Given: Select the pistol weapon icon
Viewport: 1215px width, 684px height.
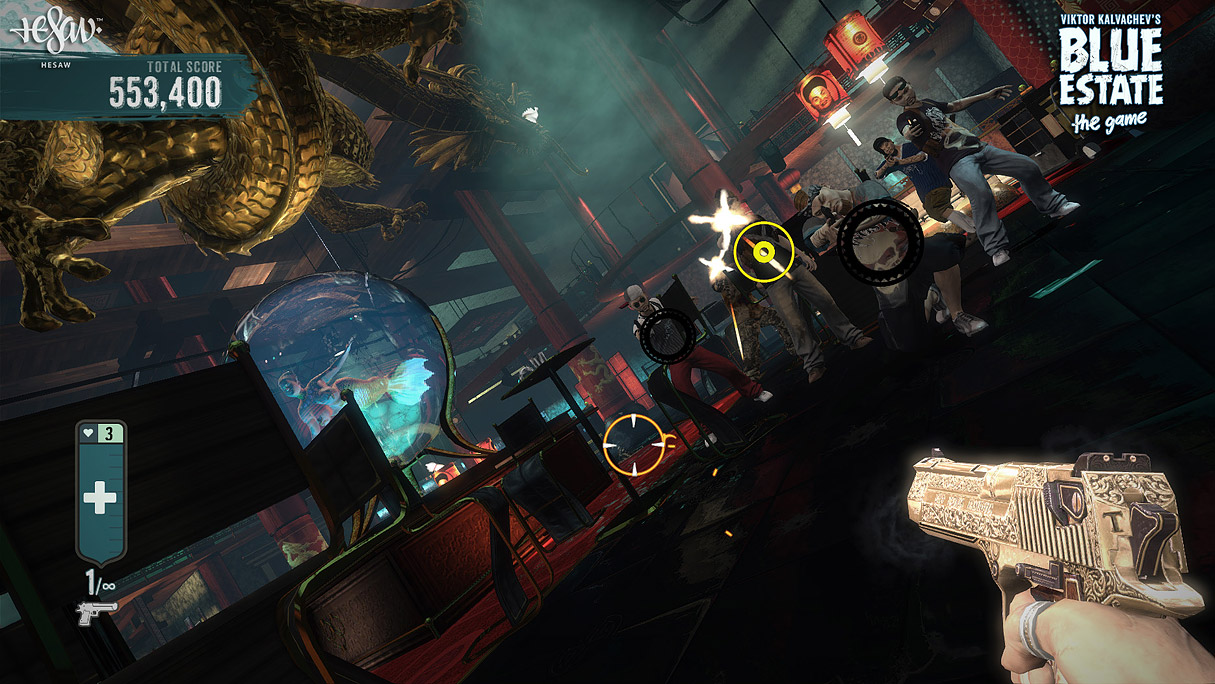Looking at the screenshot, I should click(97, 613).
